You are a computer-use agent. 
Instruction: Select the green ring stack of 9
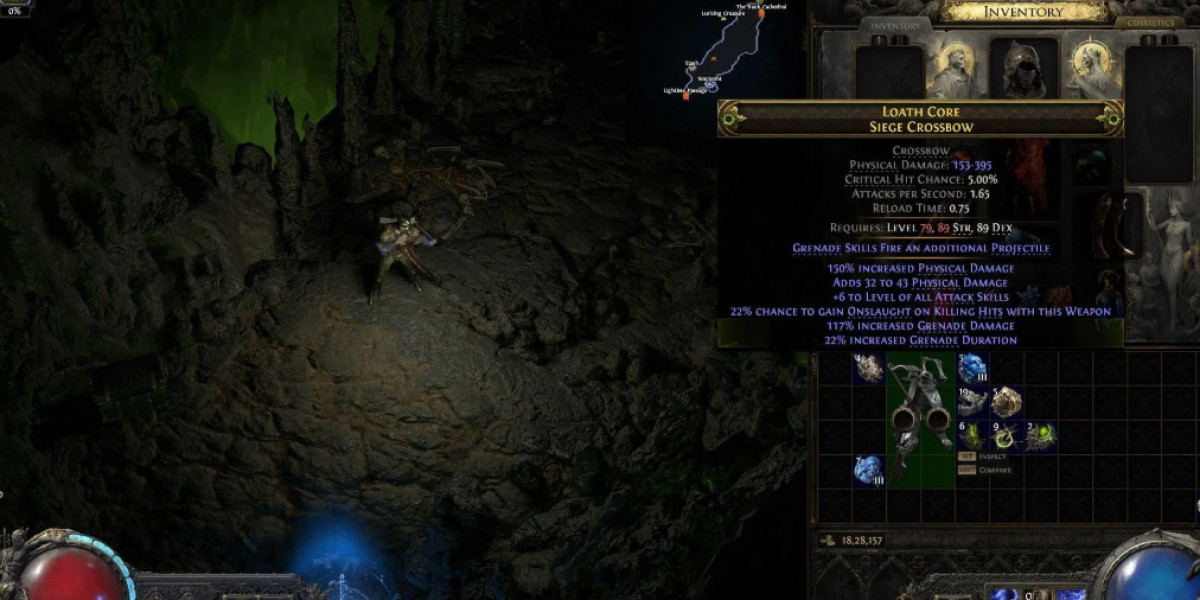coord(1006,435)
